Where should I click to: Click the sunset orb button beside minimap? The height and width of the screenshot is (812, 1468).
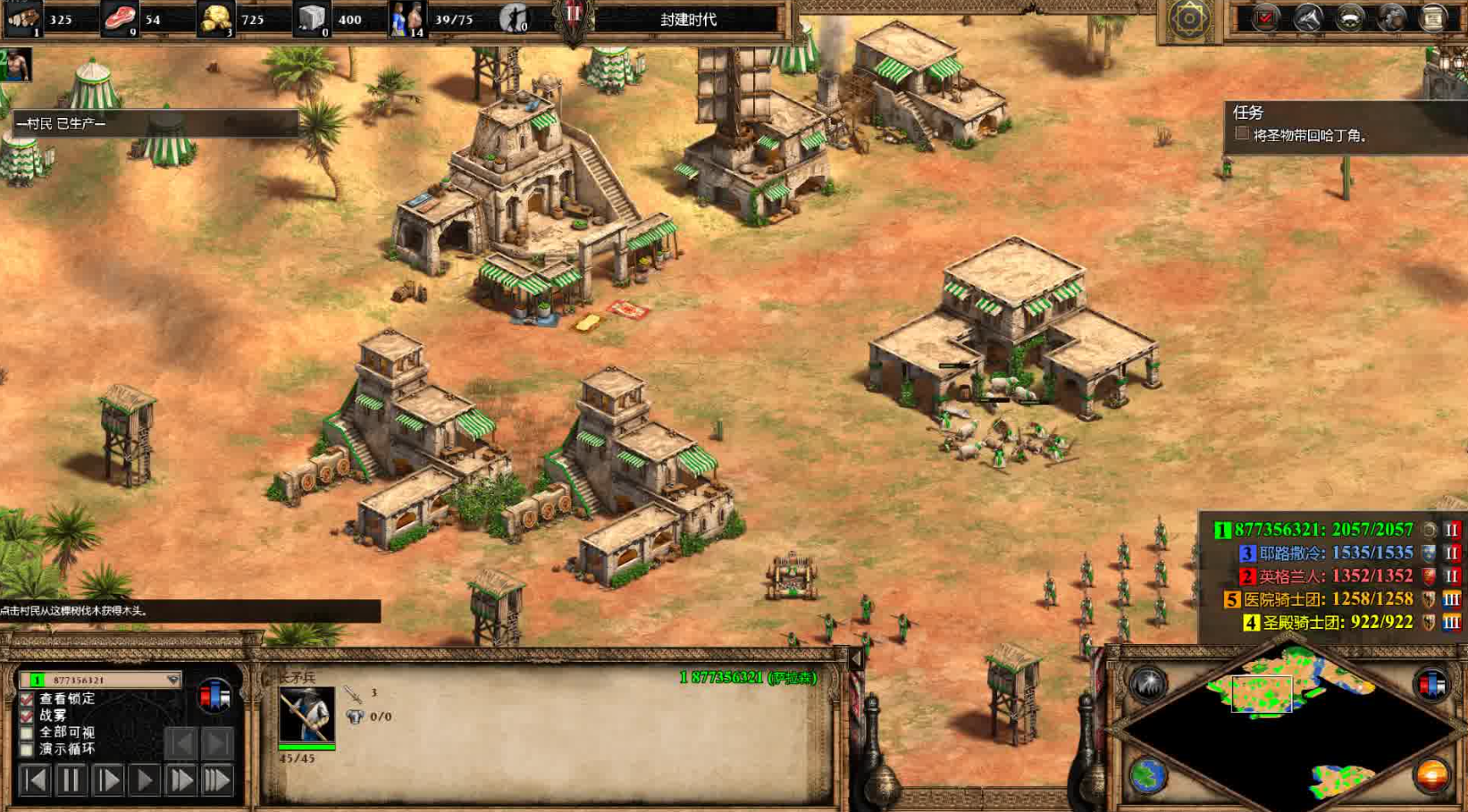click(1431, 775)
